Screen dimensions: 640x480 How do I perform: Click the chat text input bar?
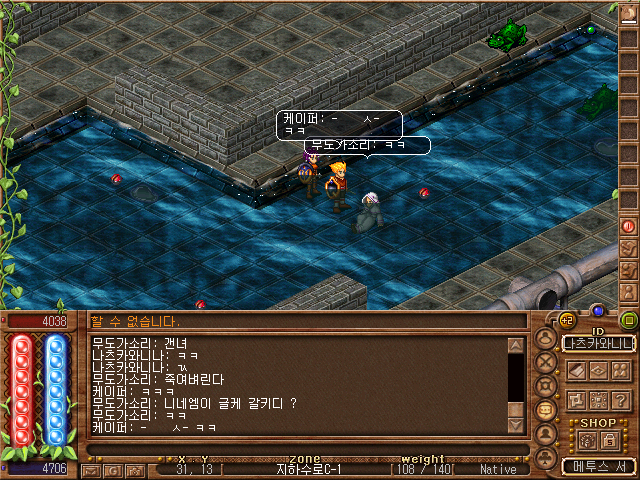point(300,450)
